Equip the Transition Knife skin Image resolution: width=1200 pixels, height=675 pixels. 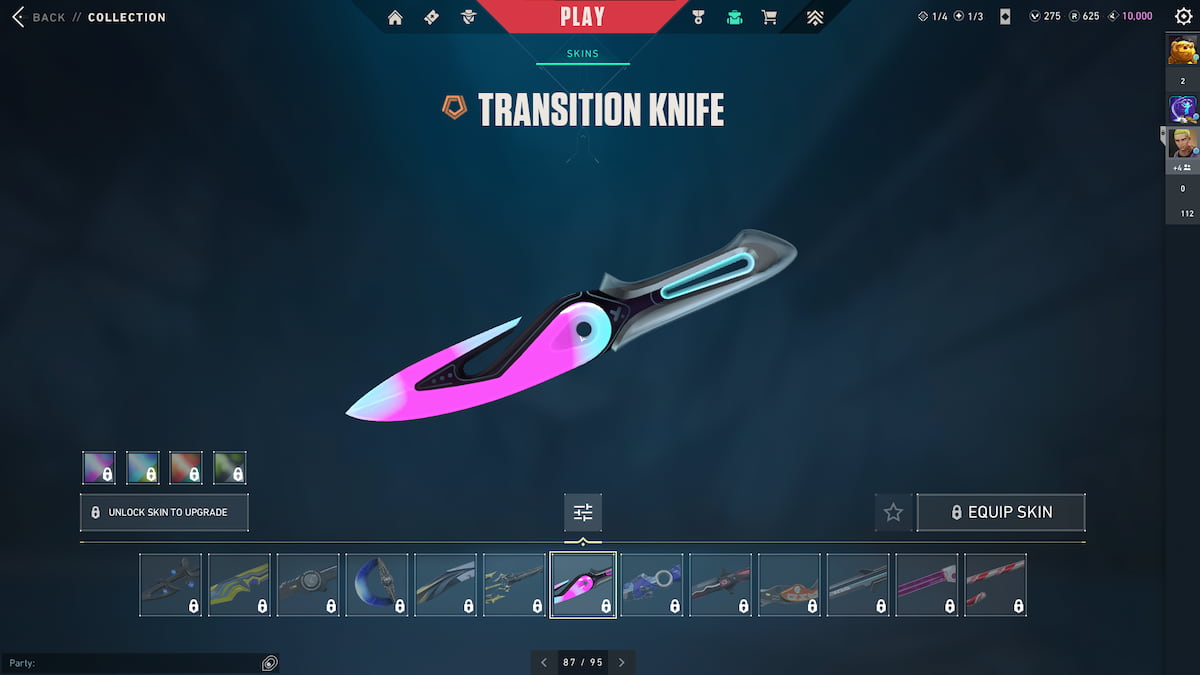coord(1001,512)
